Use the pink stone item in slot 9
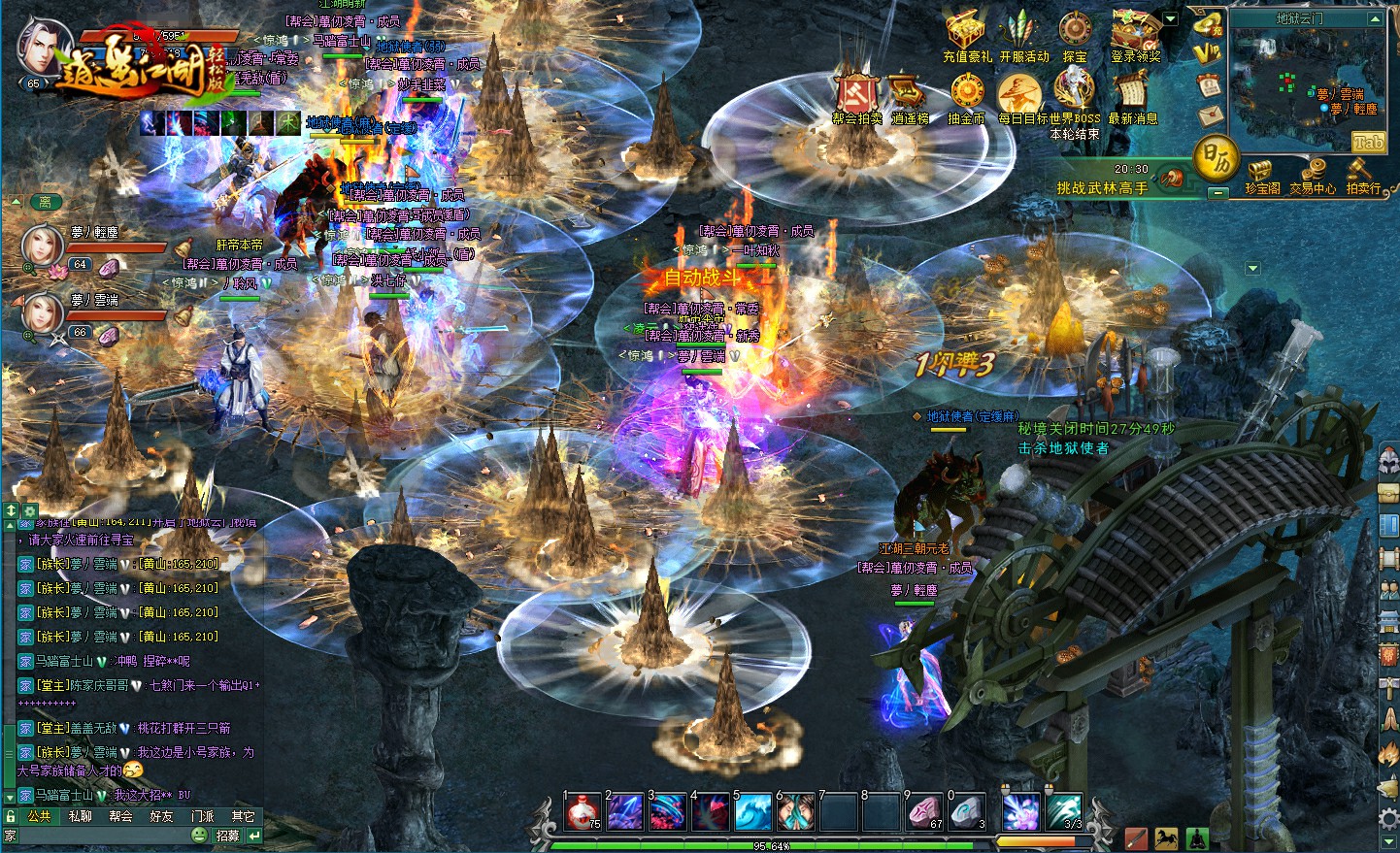1400x853 pixels. pyautogui.click(x=924, y=811)
